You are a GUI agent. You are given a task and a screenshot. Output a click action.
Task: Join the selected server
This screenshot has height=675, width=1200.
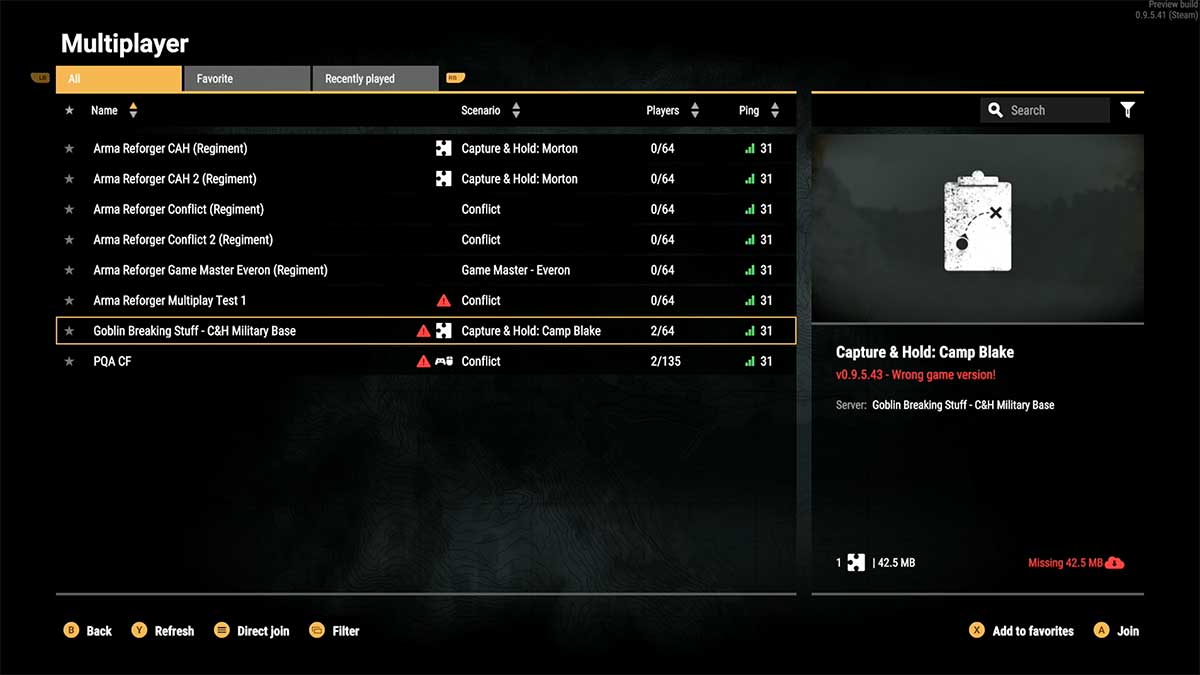pyautogui.click(x=1116, y=631)
